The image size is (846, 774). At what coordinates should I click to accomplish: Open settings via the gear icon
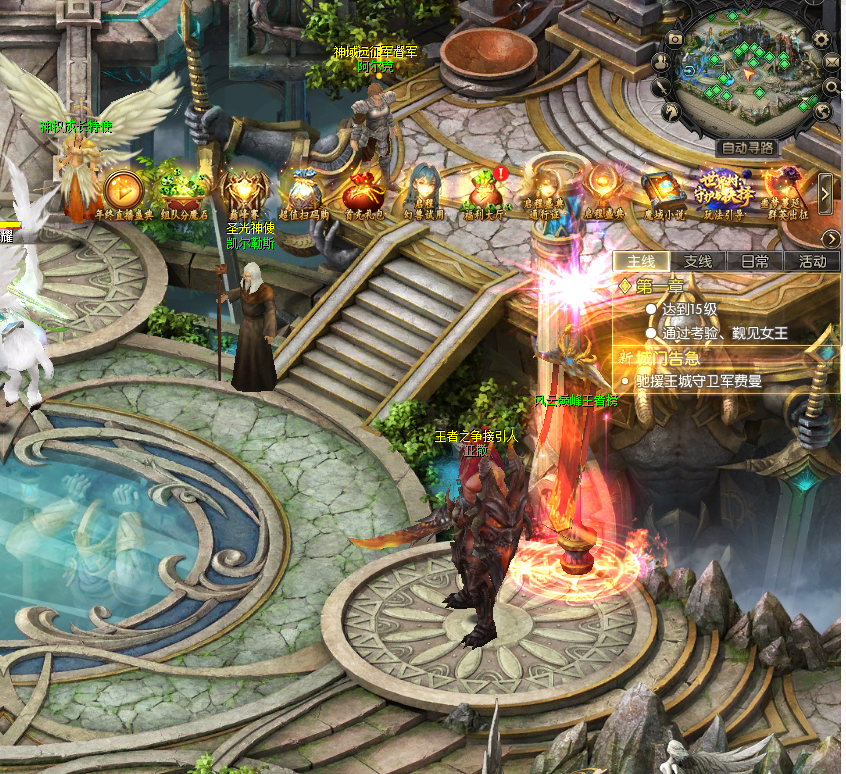pyautogui.click(x=822, y=39)
